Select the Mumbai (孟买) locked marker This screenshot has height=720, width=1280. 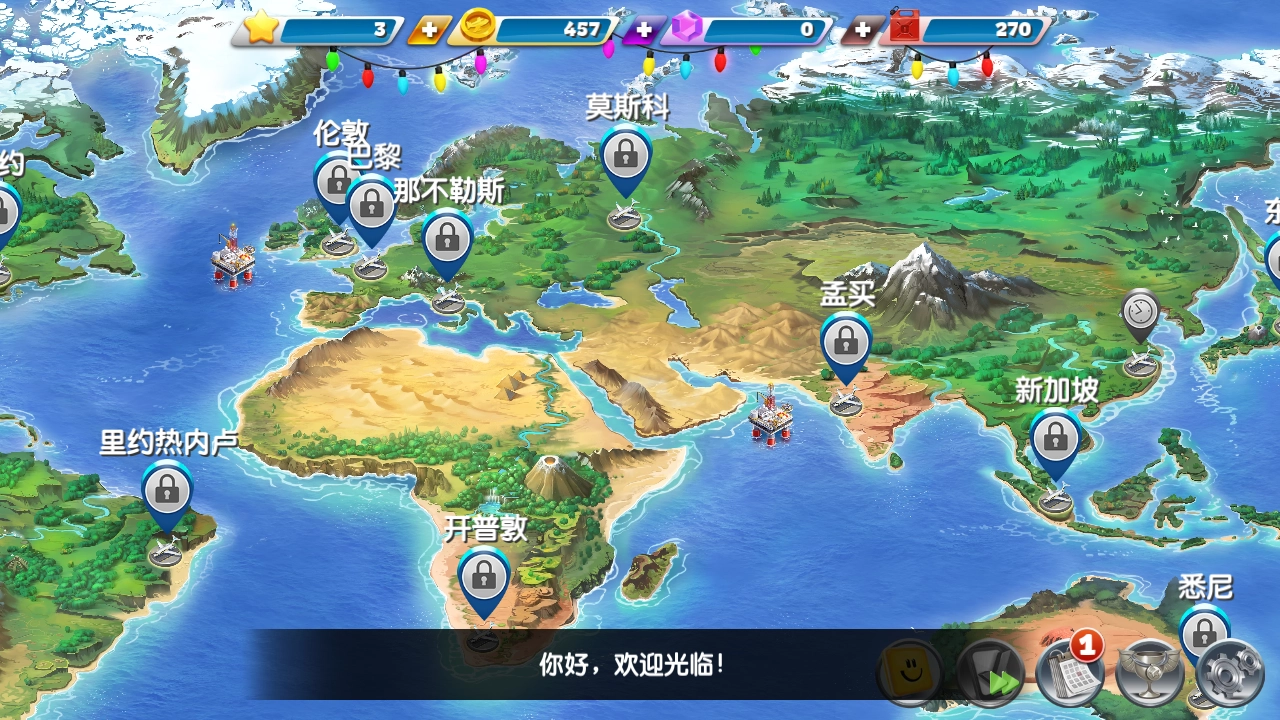click(x=846, y=341)
